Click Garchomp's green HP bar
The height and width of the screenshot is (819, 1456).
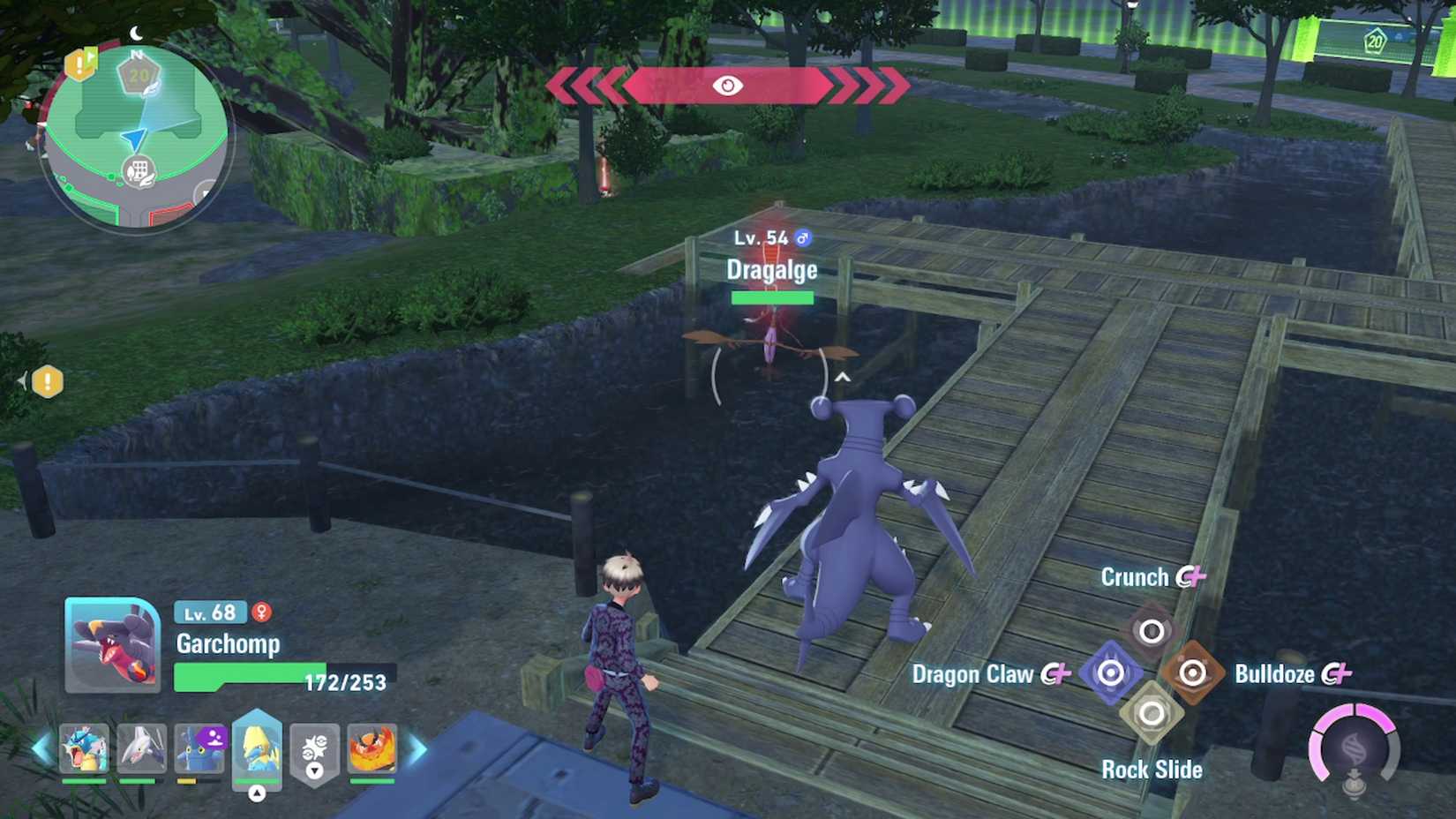[x=241, y=673]
